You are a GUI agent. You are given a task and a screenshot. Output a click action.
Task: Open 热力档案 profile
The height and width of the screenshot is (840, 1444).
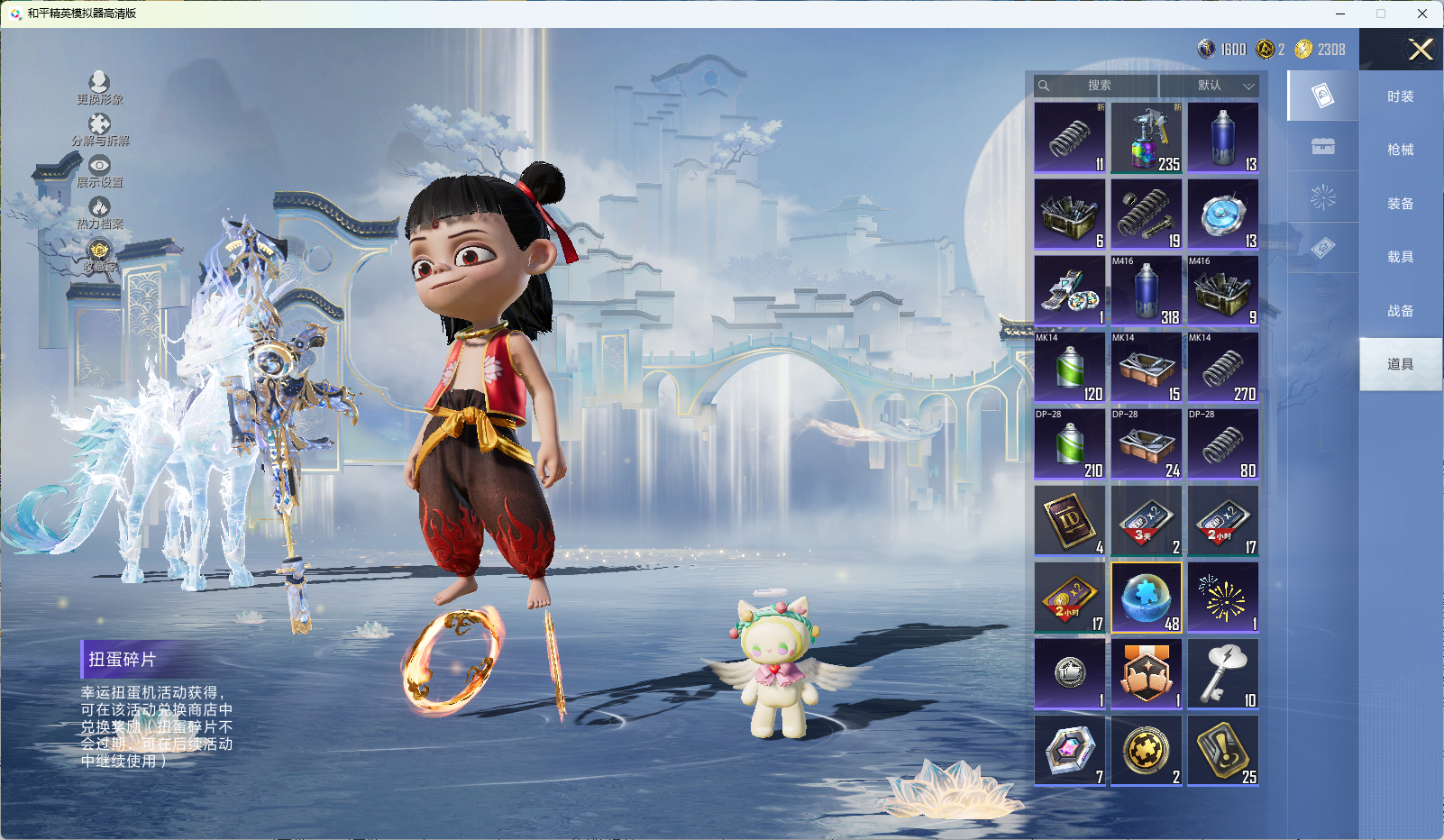click(x=99, y=213)
